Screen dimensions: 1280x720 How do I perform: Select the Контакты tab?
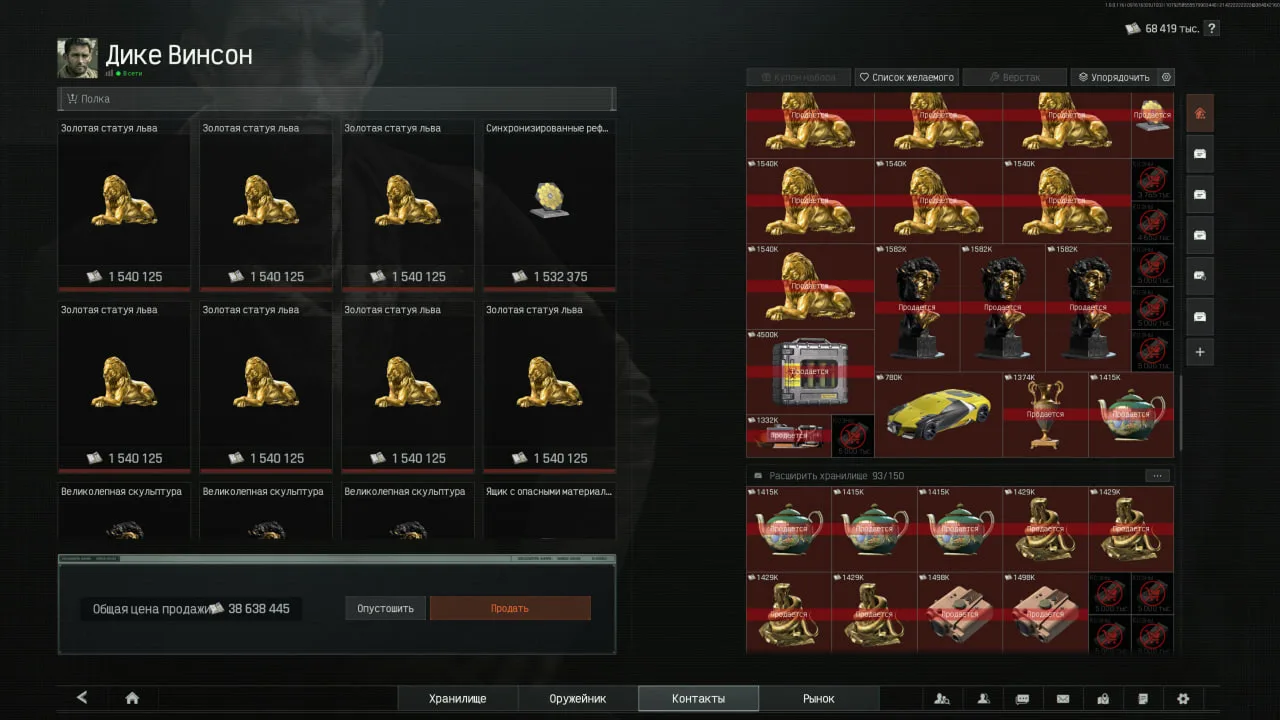tap(698, 699)
